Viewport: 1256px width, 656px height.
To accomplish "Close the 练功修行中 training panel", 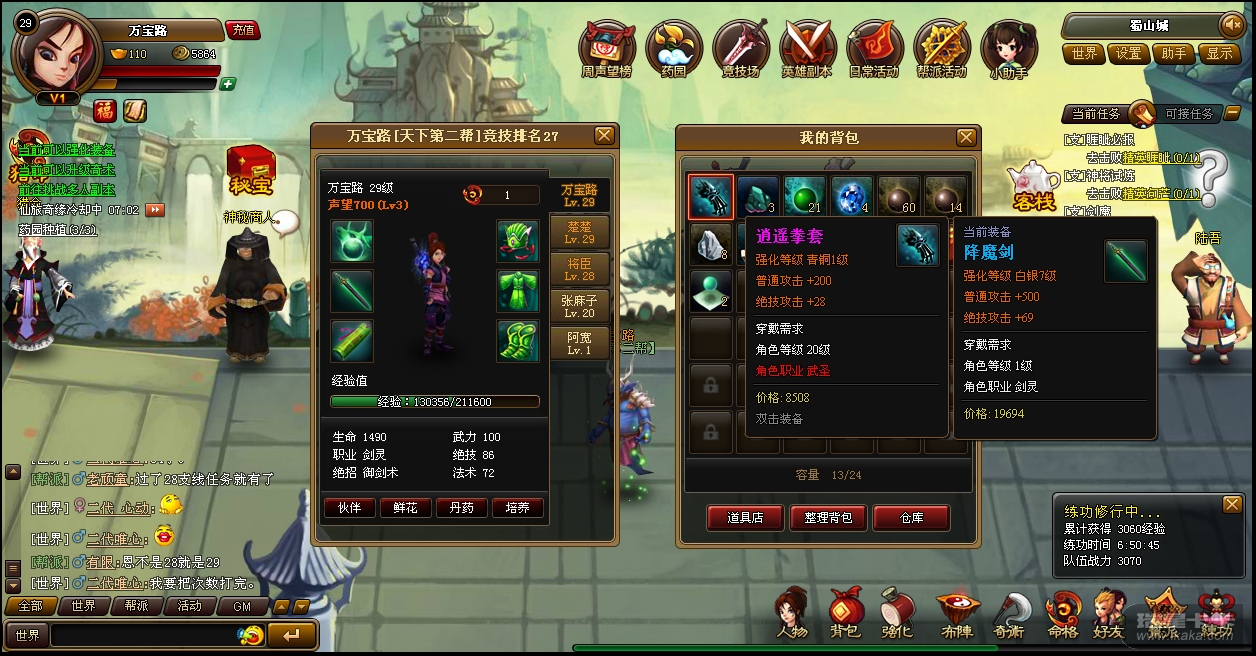I will click(x=1231, y=505).
